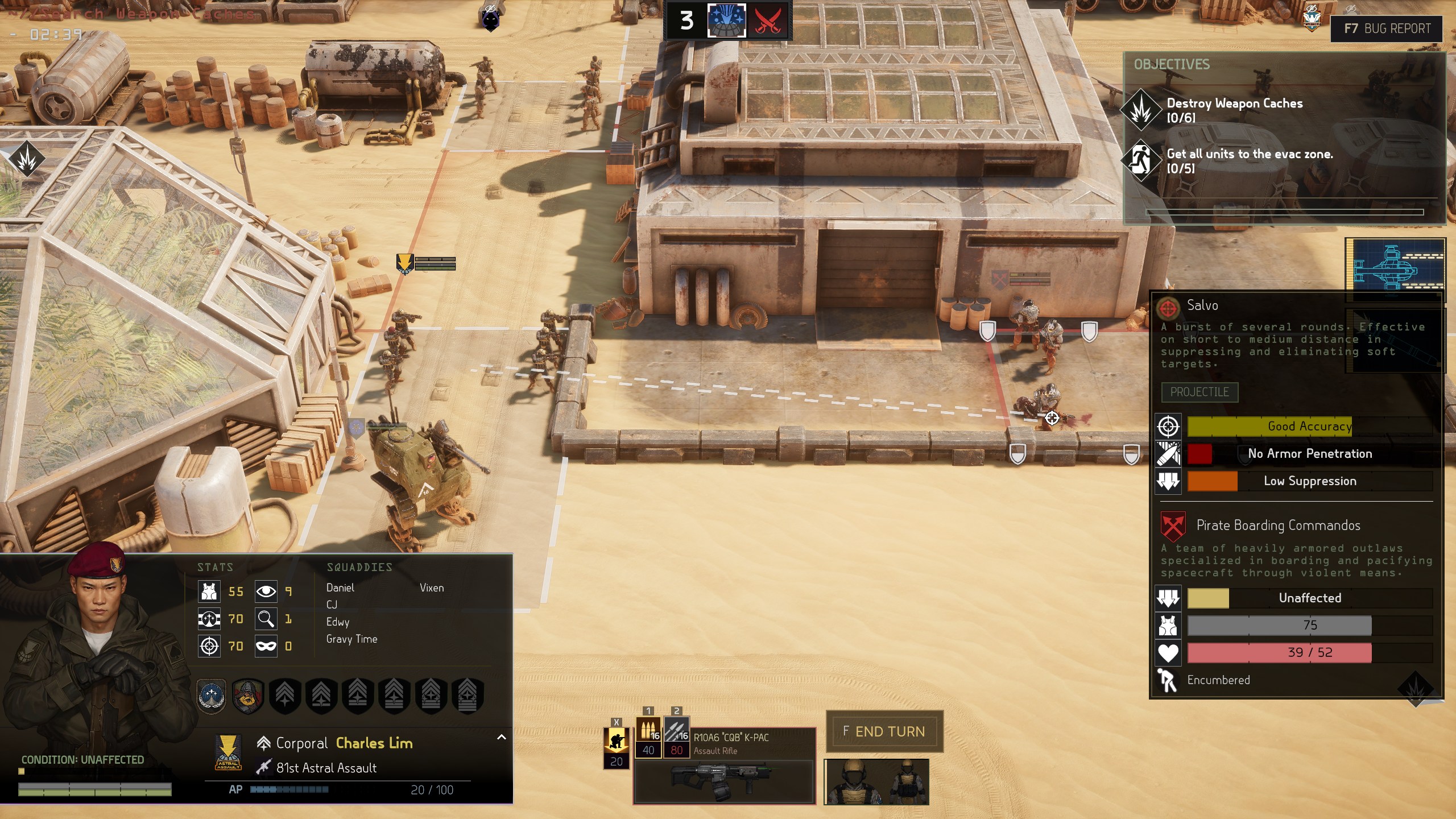Click the red crossed swords enemy faction icon
Screen dimensions: 1456x819
(x=767, y=21)
